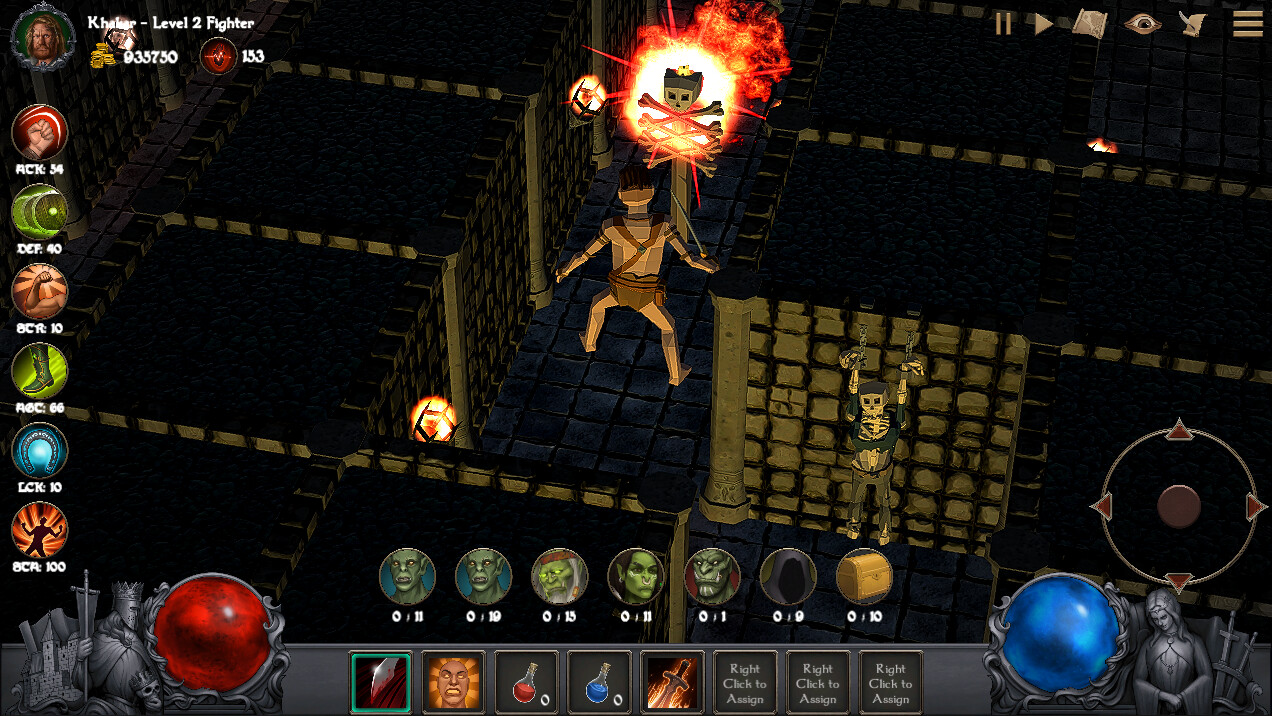
Task: Click the flexed arm strength stat icon
Action: pyautogui.click(x=40, y=291)
